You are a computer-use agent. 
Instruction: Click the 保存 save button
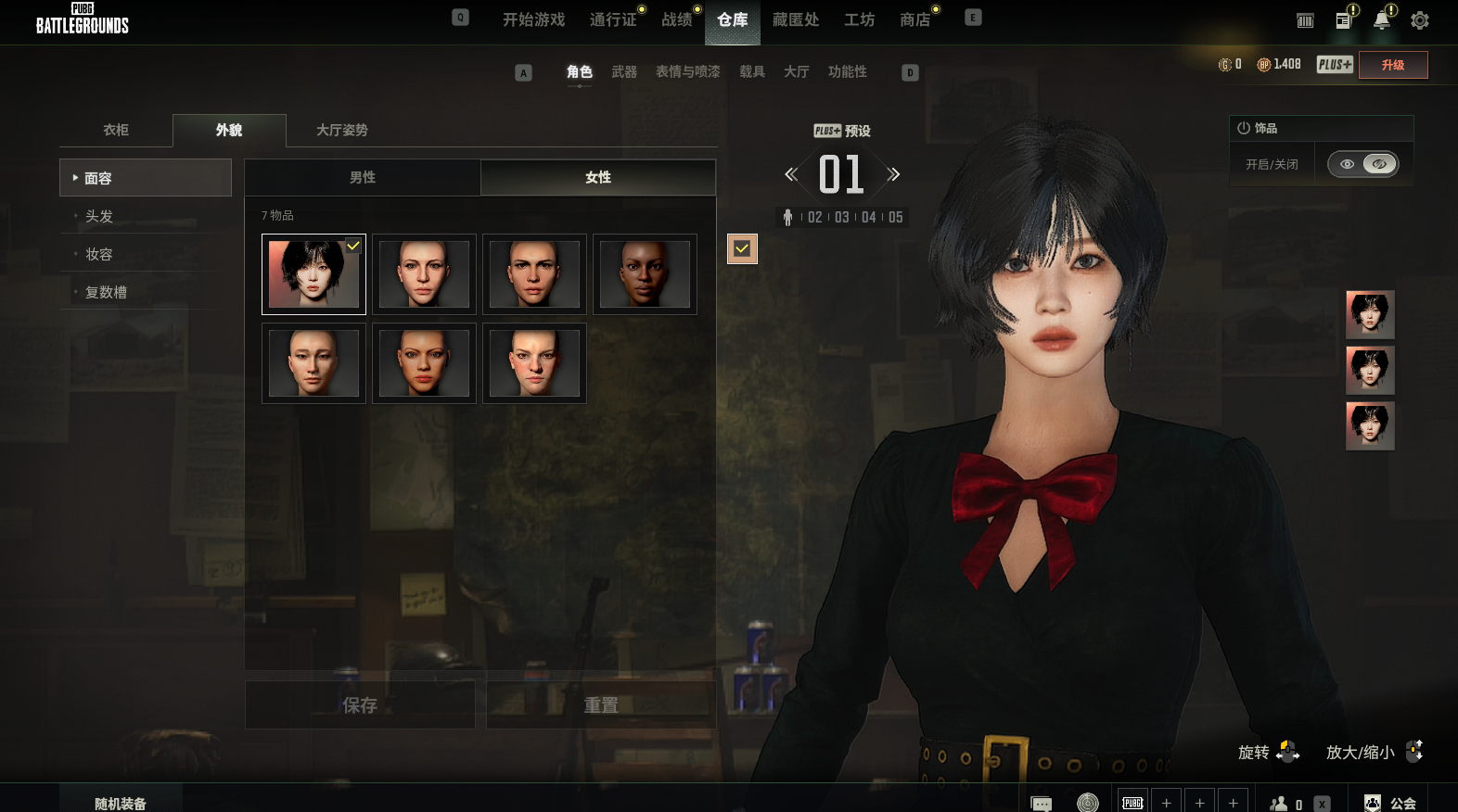[x=360, y=705]
